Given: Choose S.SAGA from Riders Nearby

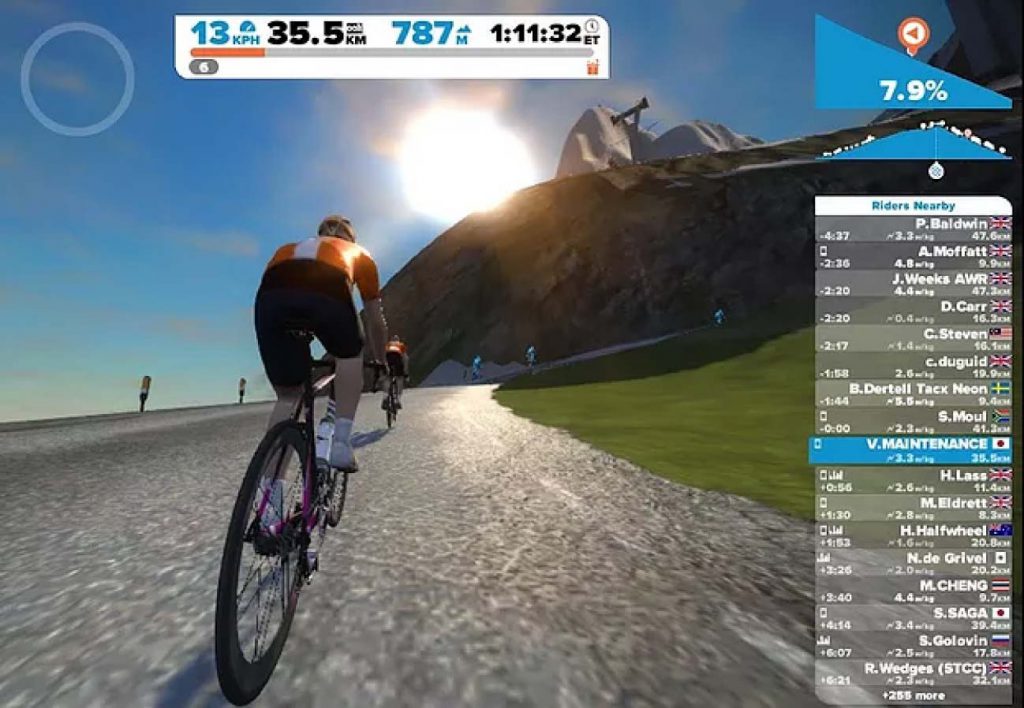Looking at the screenshot, I should point(914,618).
